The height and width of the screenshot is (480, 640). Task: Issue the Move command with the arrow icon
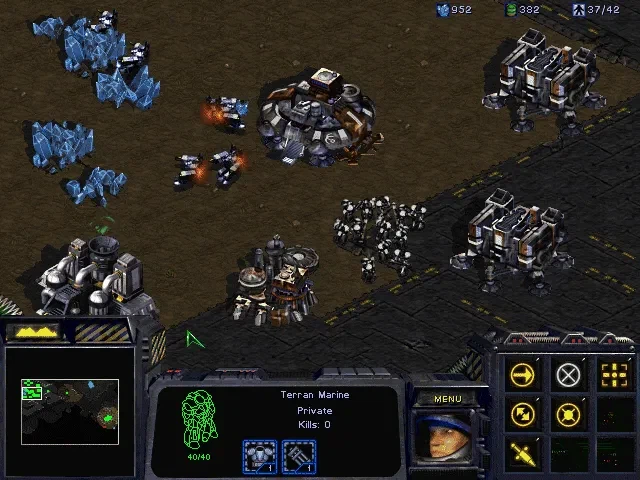tap(522, 375)
